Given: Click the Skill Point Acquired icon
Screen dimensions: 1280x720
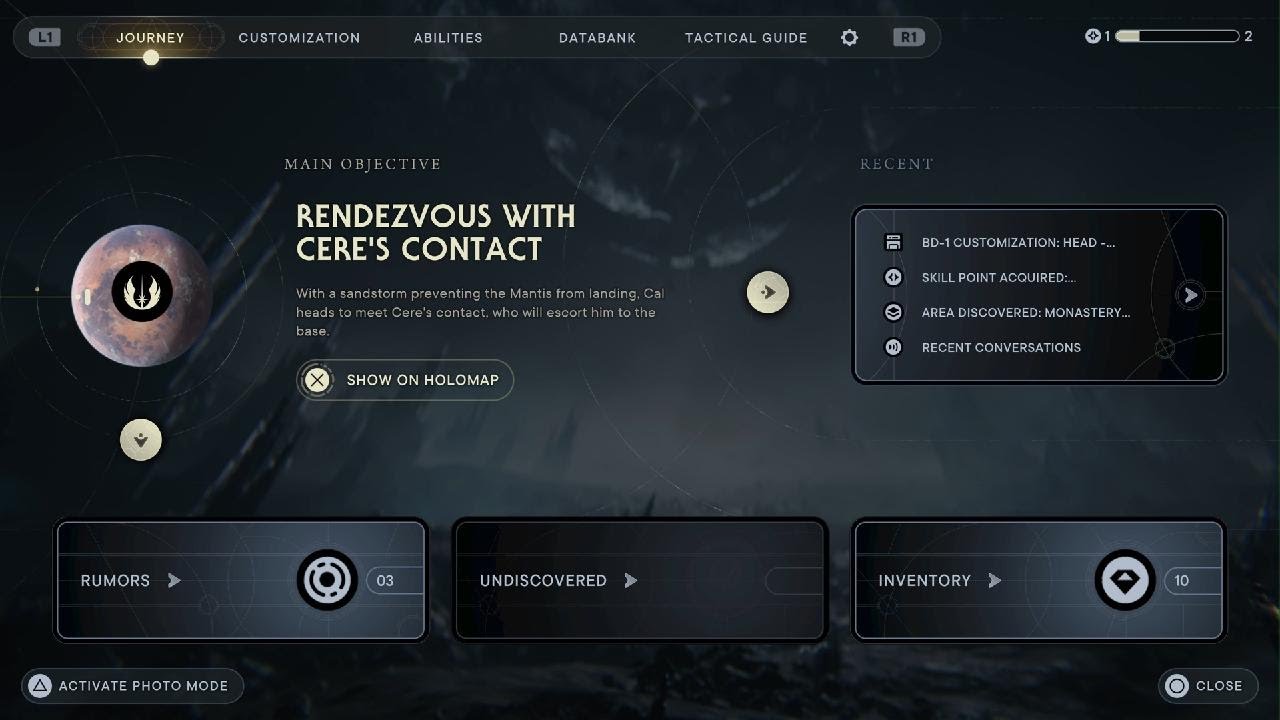Looking at the screenshot, I should (x=893, y=277).
